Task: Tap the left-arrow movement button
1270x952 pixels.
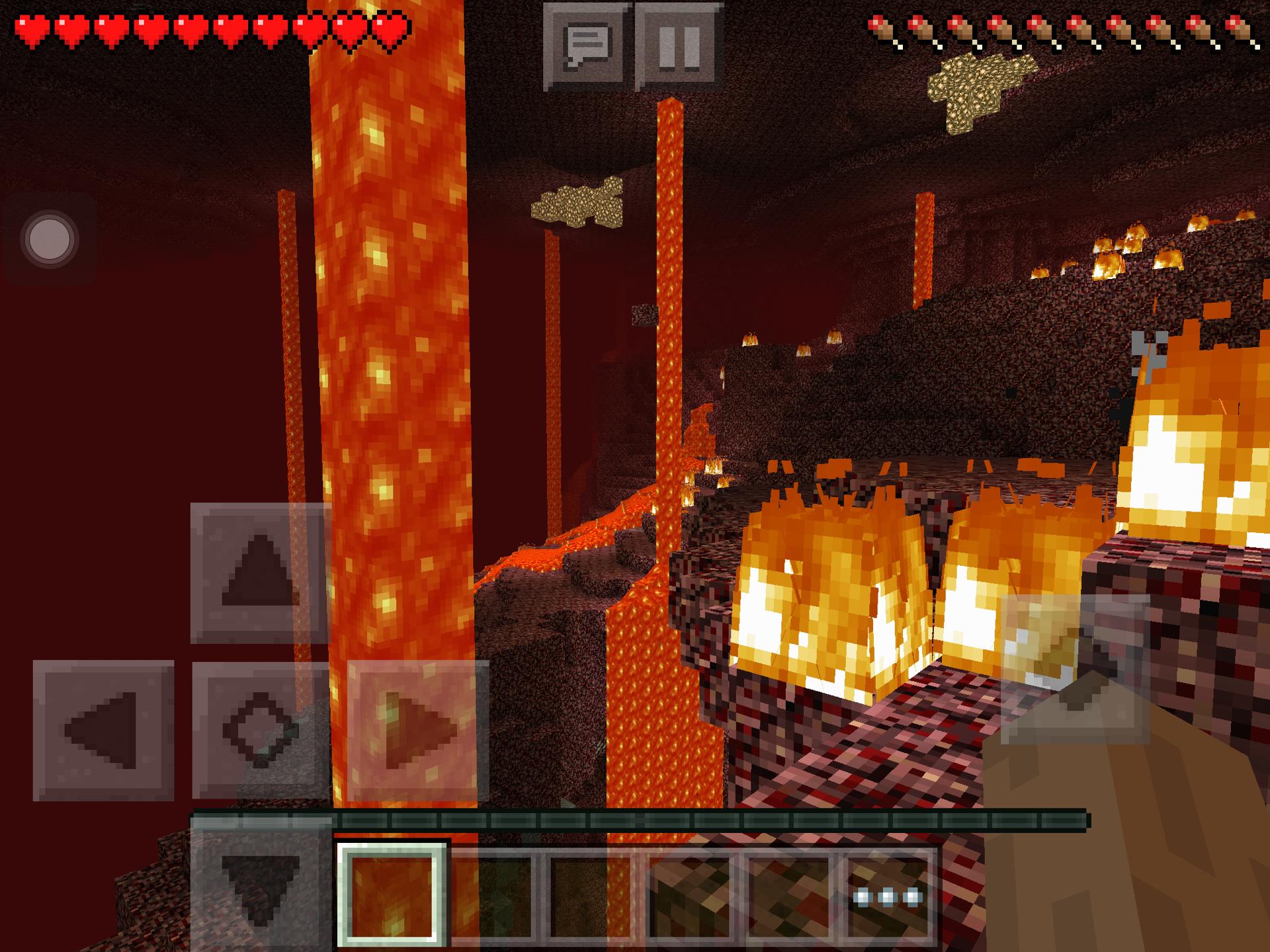Action: (x=103, y=730)
